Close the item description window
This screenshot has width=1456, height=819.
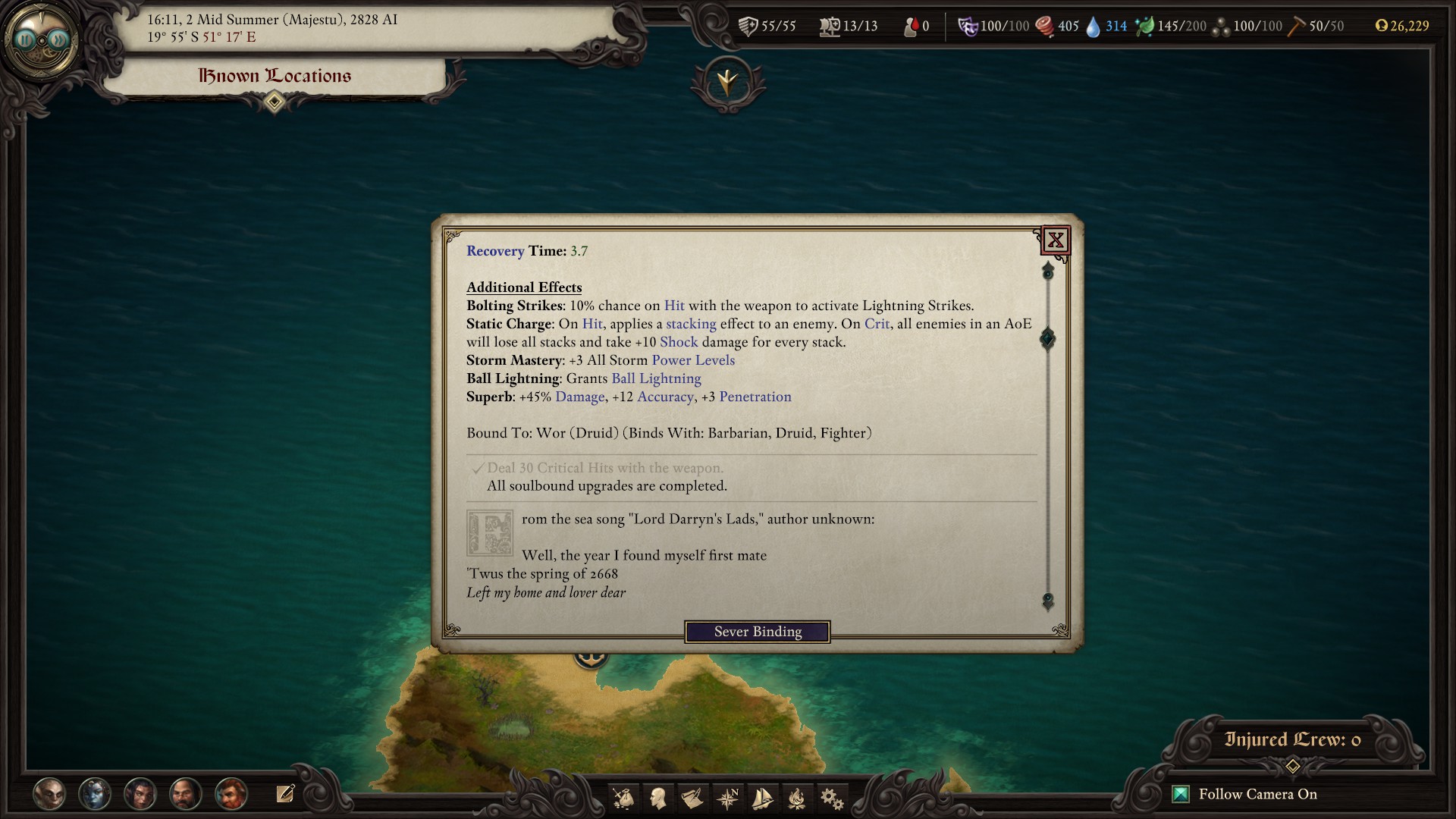point(1055,240)
